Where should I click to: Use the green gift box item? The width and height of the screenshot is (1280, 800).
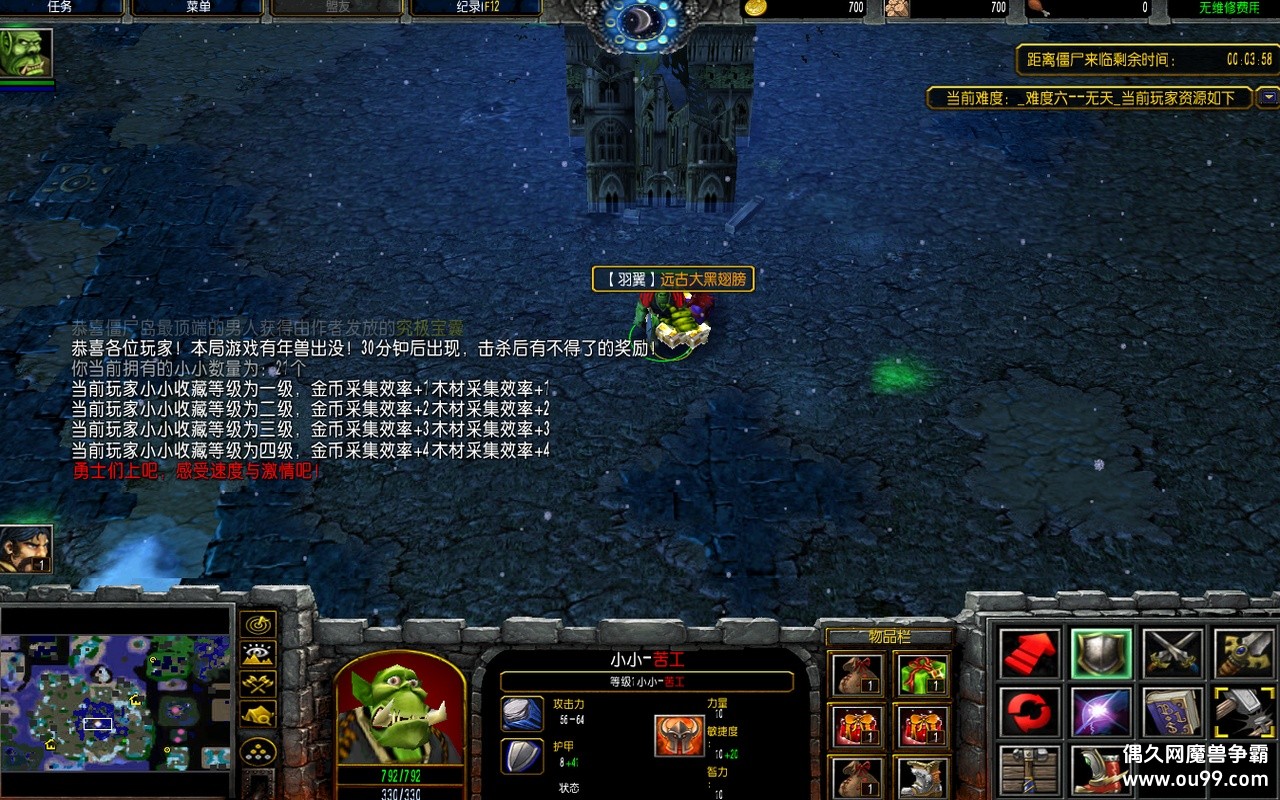click(922, 674)
